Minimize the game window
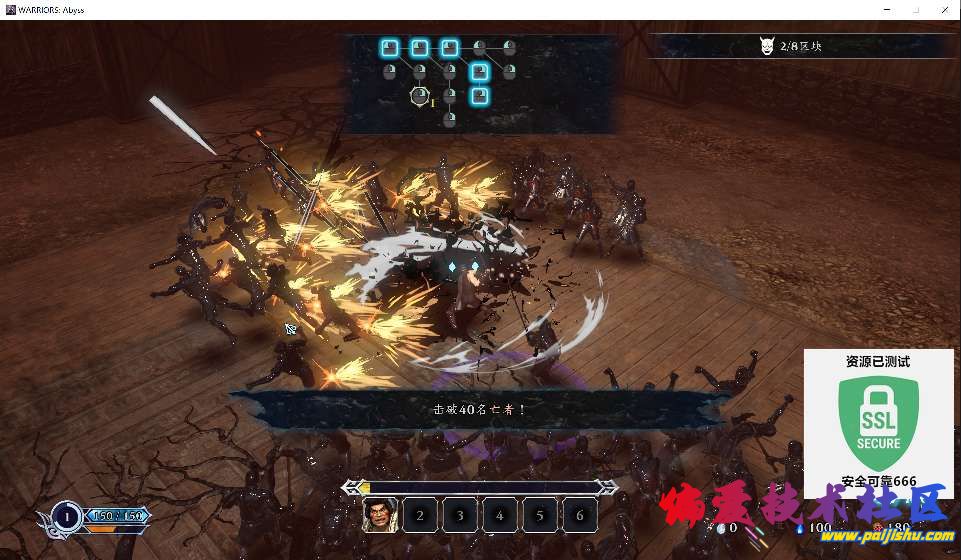 pos(887,9)
